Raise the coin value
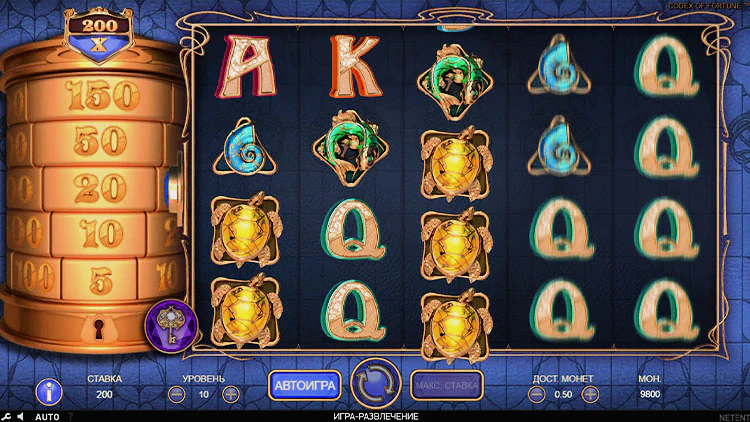This screenshot has width=750, height=422. tap(593, 394)
